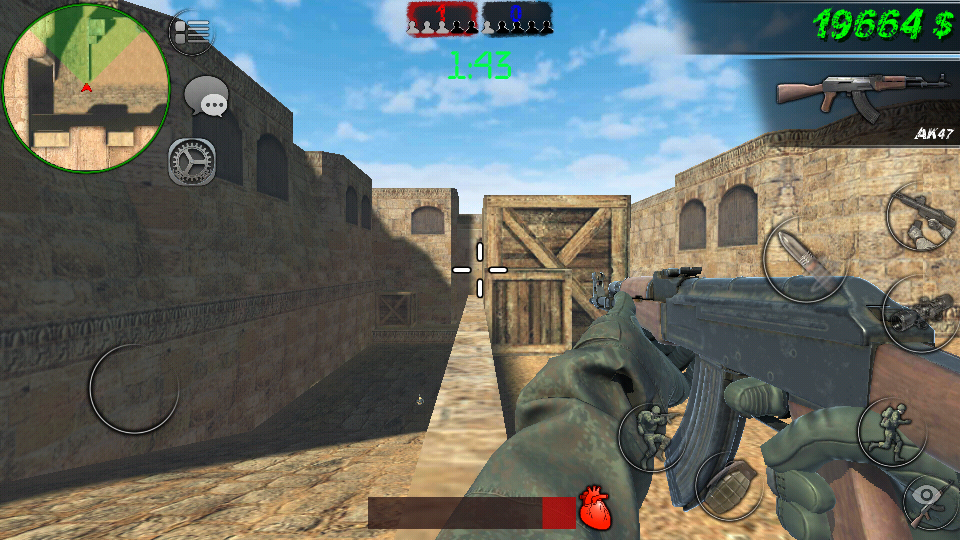
Task: Tap the movement joystick circle
Action: tap(134, 387)
